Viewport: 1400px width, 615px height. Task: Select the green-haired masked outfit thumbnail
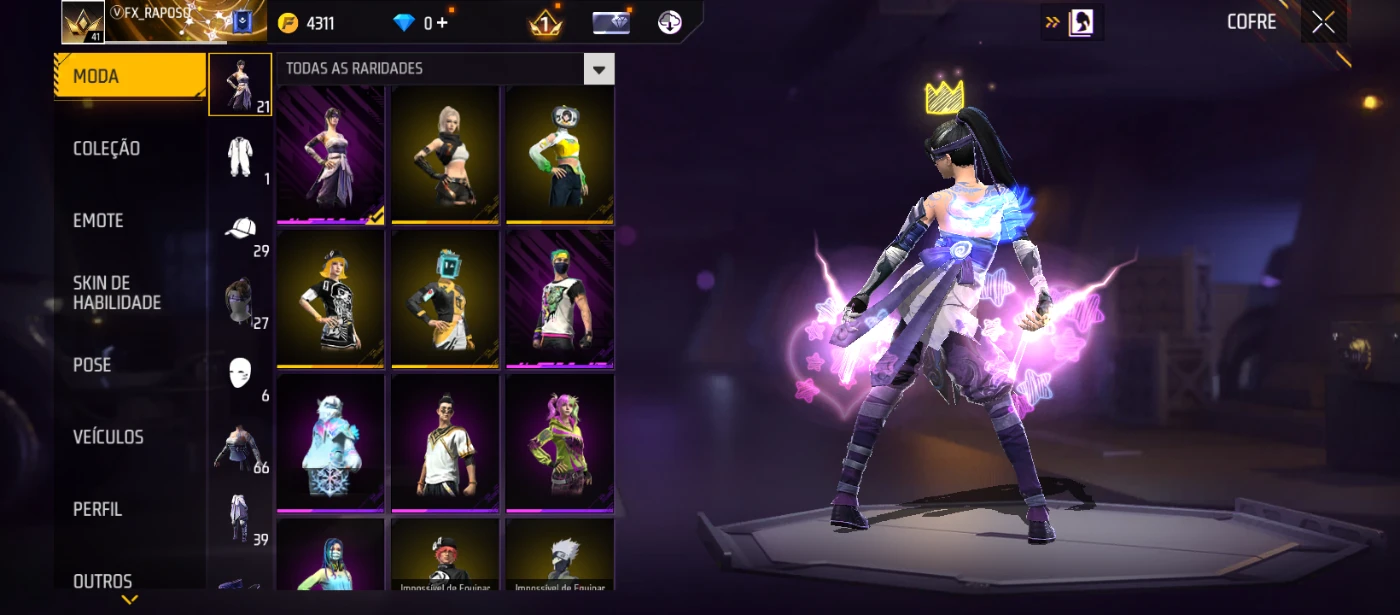(559, 299)
